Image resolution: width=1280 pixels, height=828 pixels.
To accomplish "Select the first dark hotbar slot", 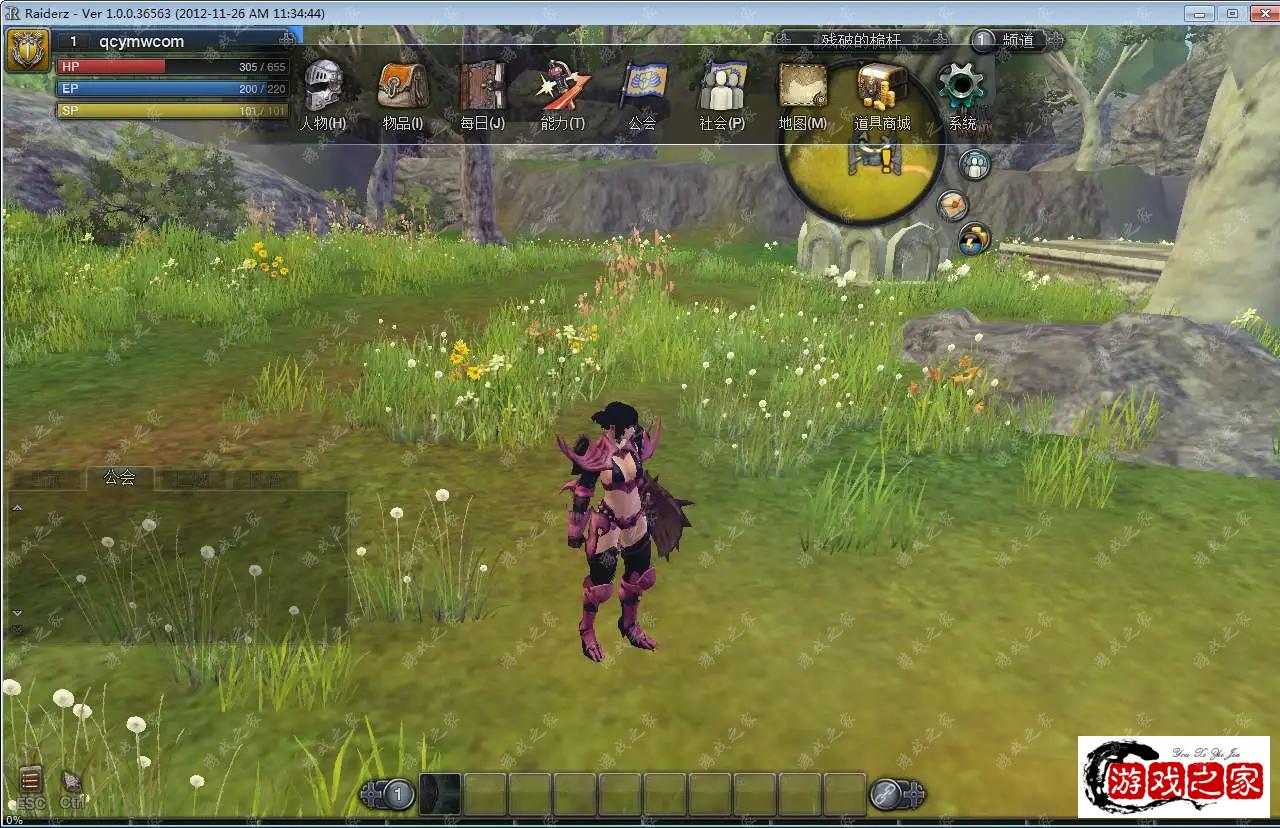I will [439, 794].
